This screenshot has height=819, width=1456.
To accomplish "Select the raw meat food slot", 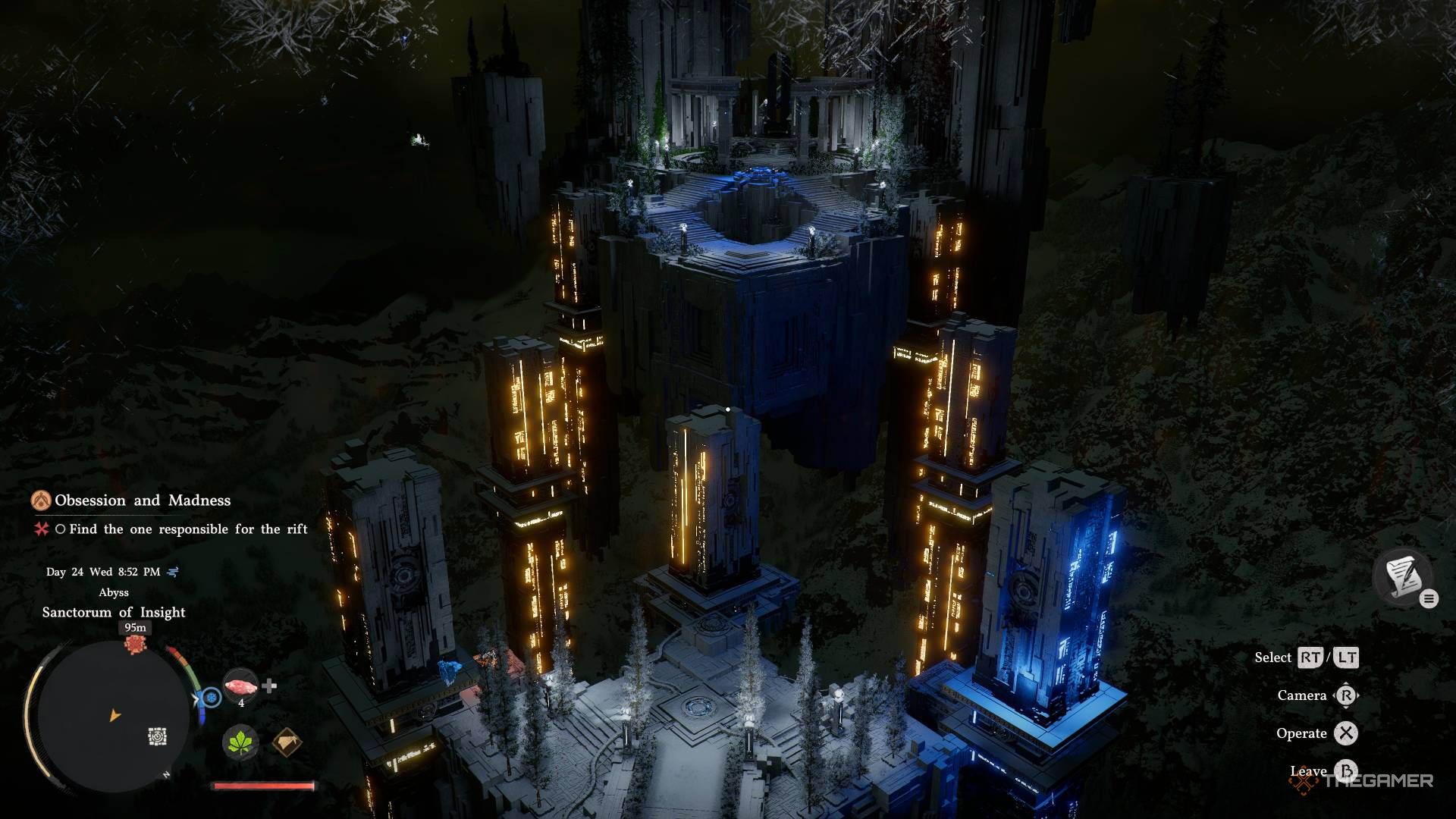I will (240, 686).
